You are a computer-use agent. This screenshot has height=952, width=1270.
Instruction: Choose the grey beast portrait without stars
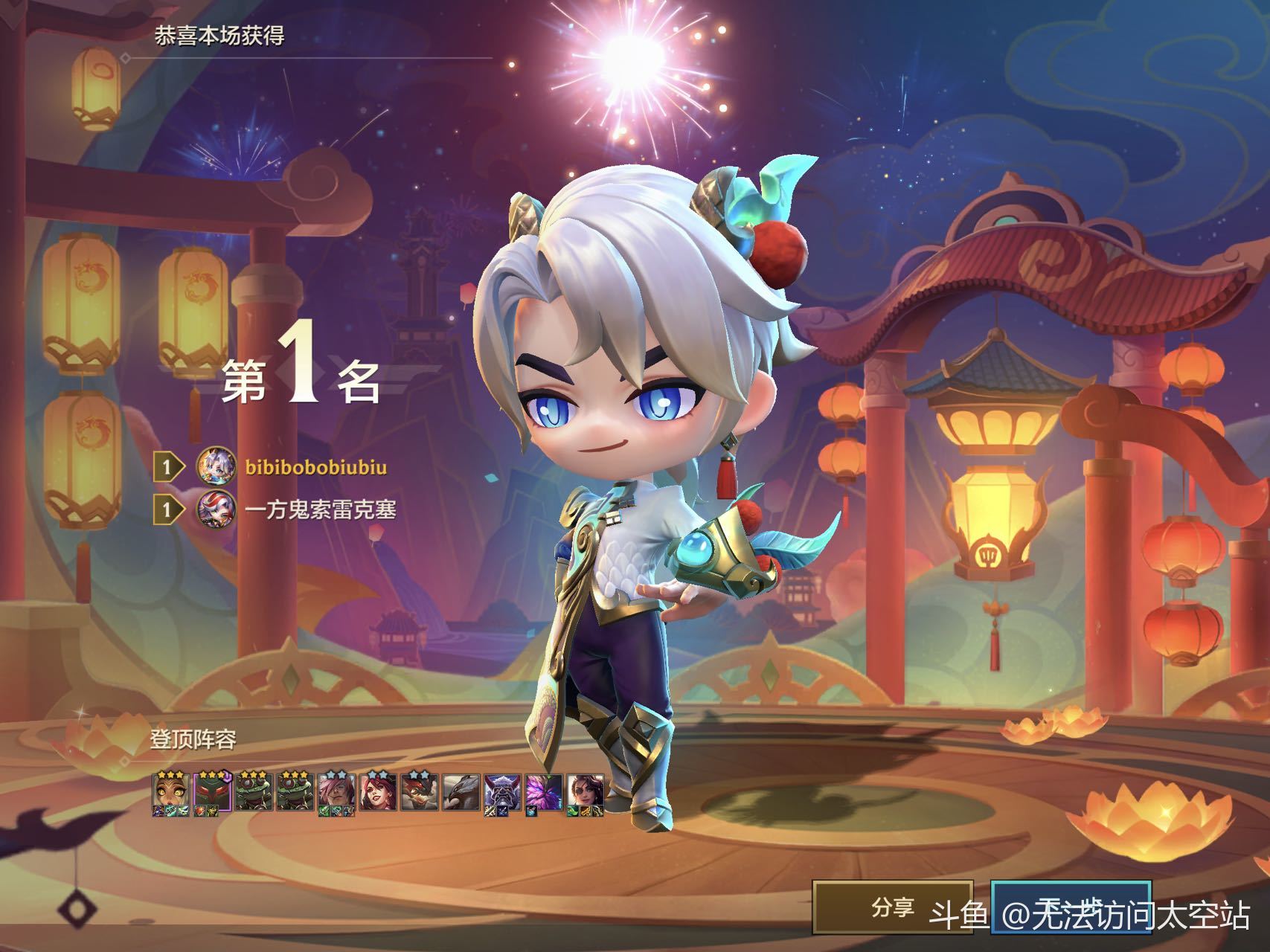pos(461,792)
